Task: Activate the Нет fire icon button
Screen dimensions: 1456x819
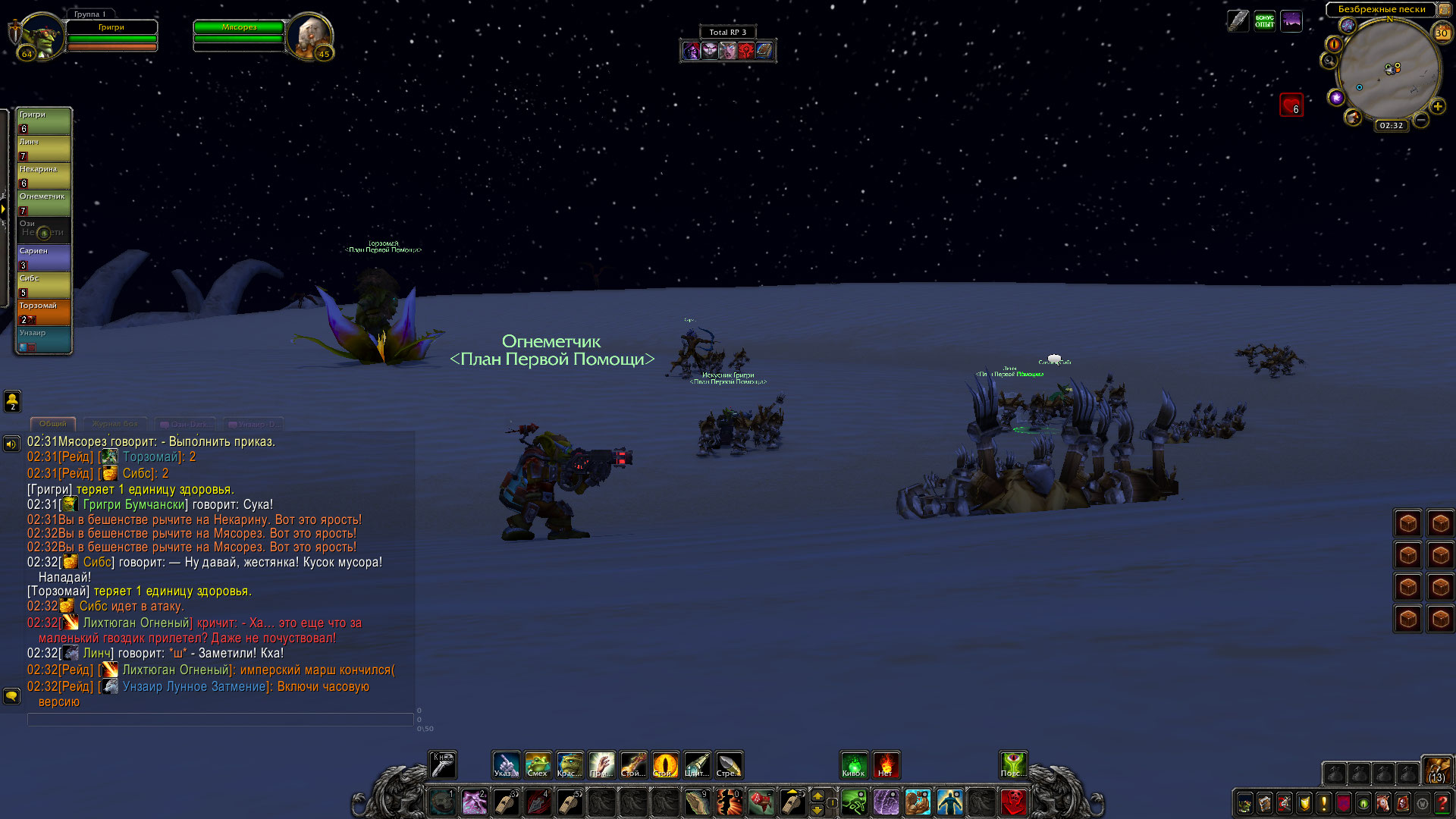Action: tap(886, 764)
